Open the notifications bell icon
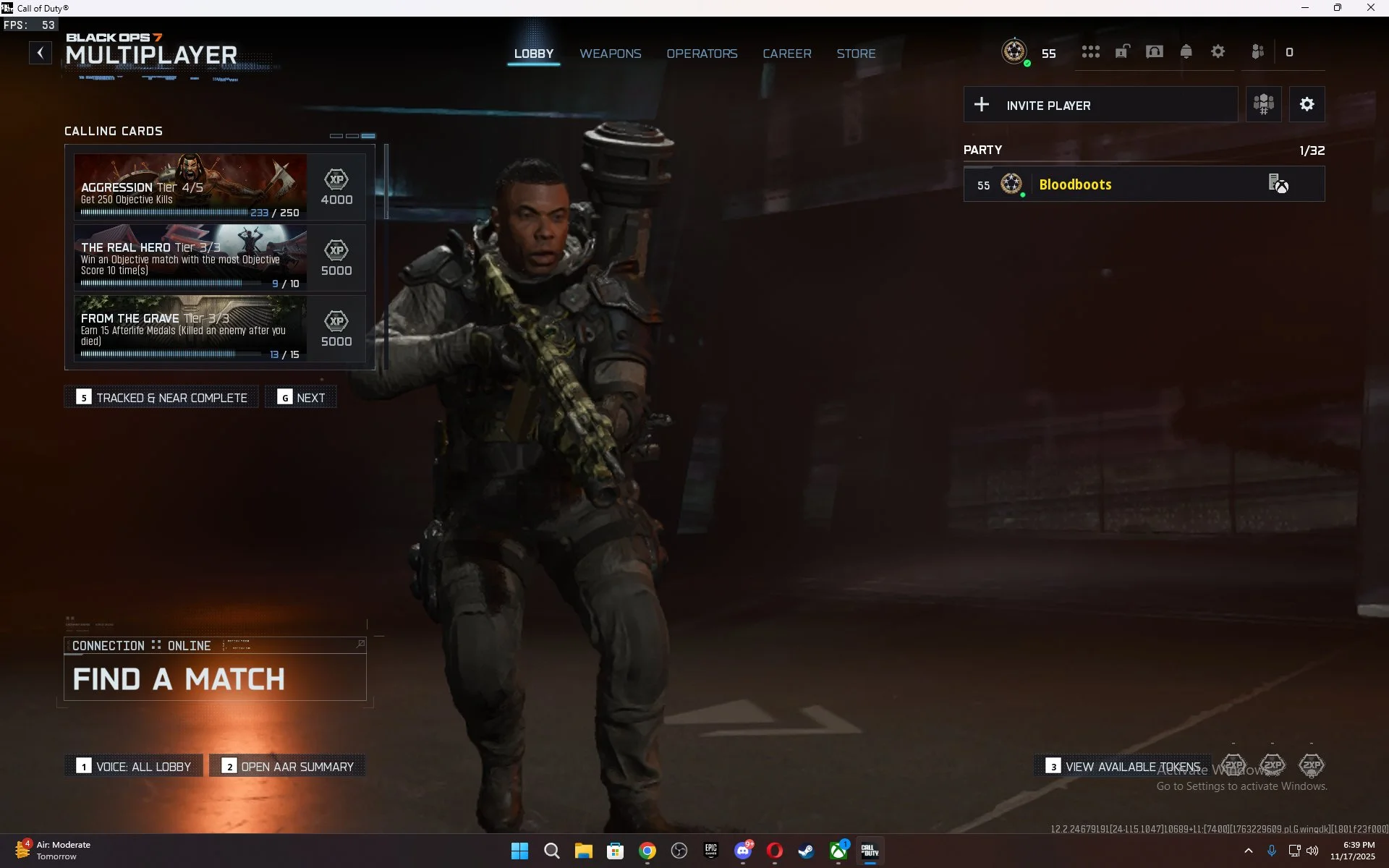The height and width of the screenshot is (868, 1389). point(1186,51)
